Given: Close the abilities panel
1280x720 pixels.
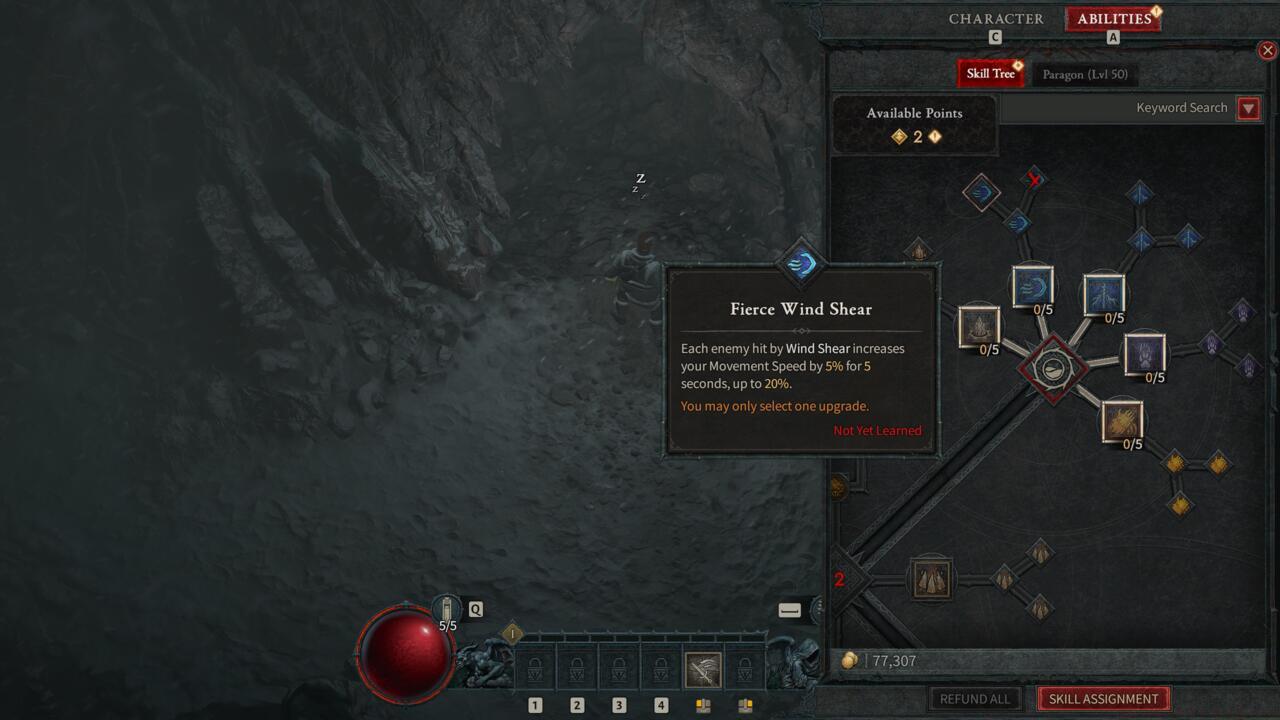Looking at the screenshot, I should (1267, 50).
